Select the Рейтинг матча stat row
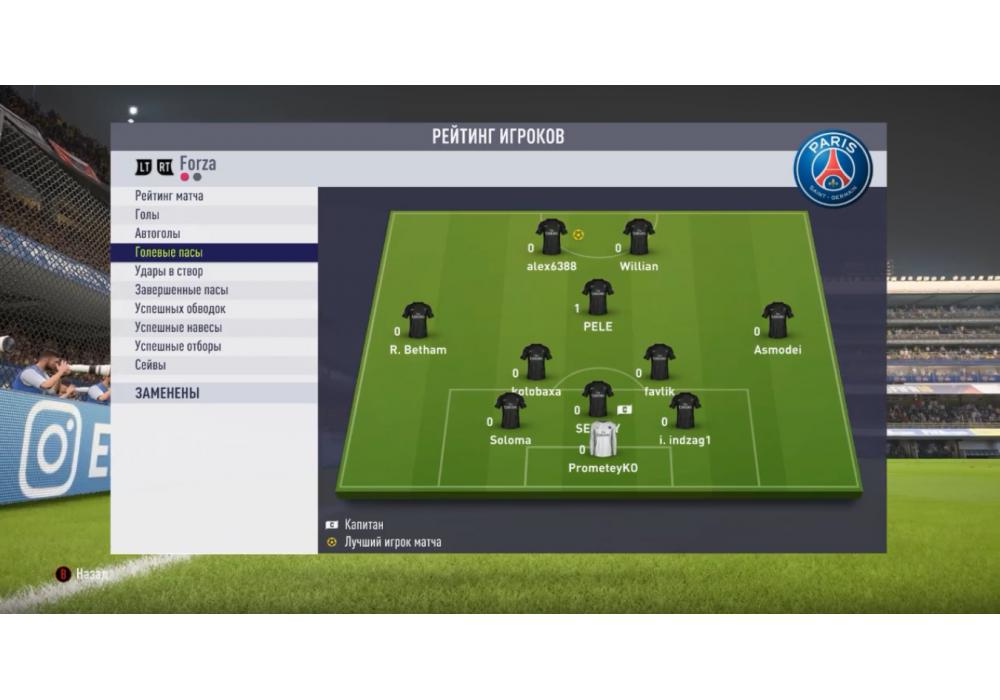 [x=214, y=196]
